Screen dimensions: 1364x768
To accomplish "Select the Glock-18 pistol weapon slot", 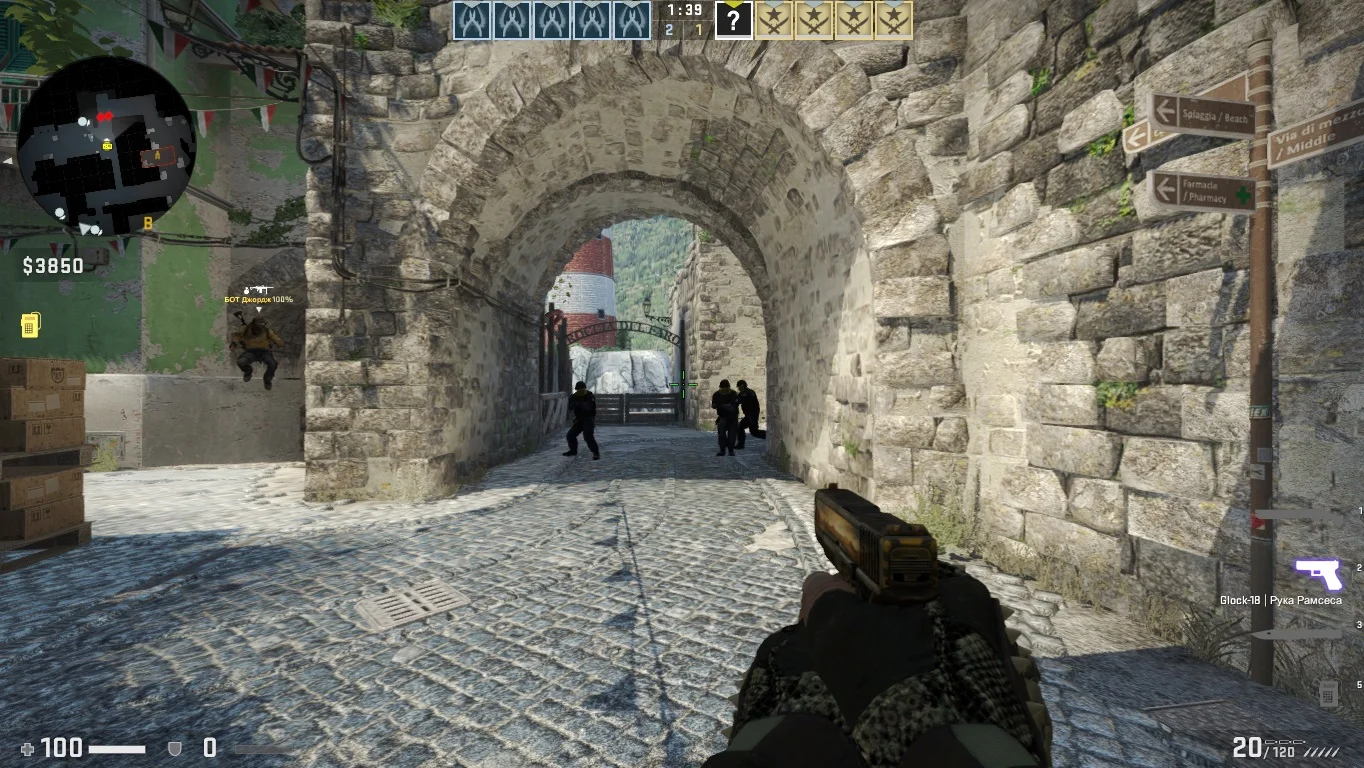I will coord(1317,574).
